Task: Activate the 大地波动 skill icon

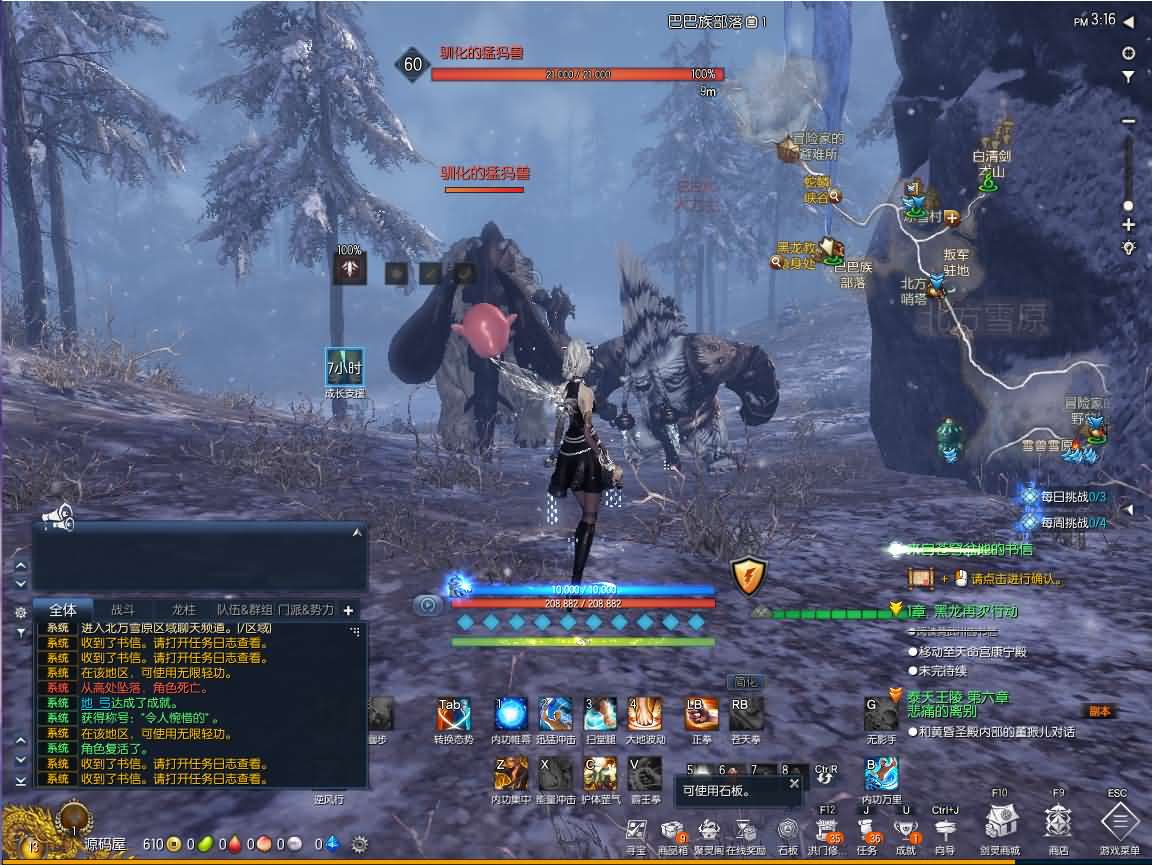Action: click(x=645, y=715)
